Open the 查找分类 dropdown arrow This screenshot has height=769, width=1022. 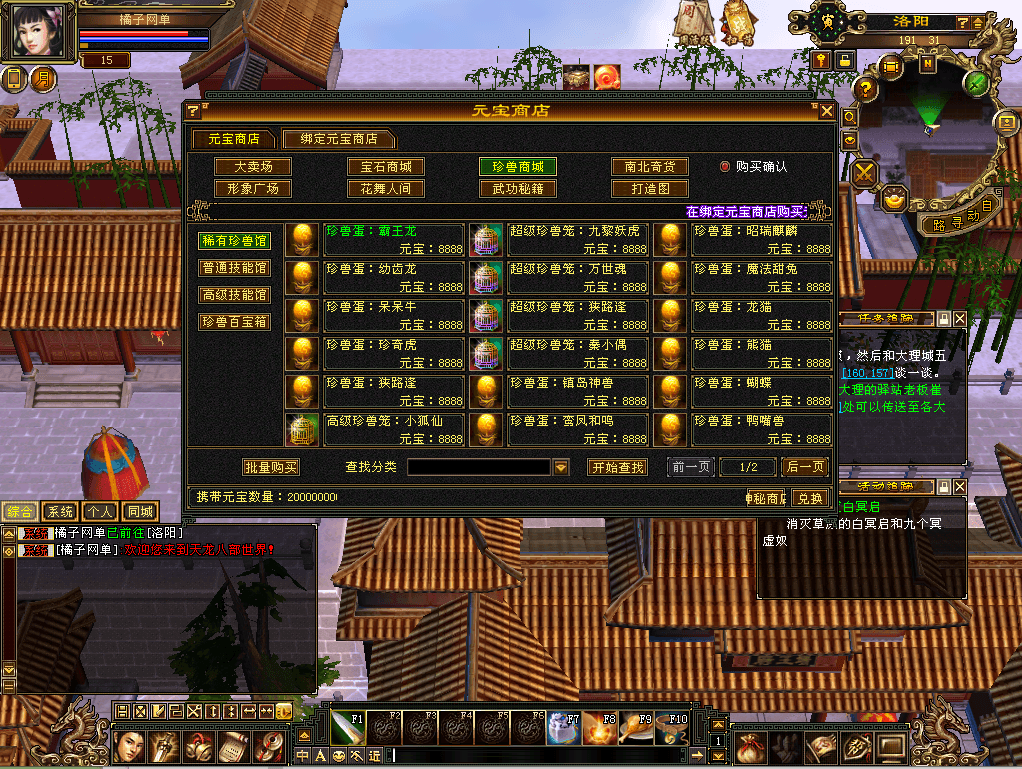[x=561, y=467]
